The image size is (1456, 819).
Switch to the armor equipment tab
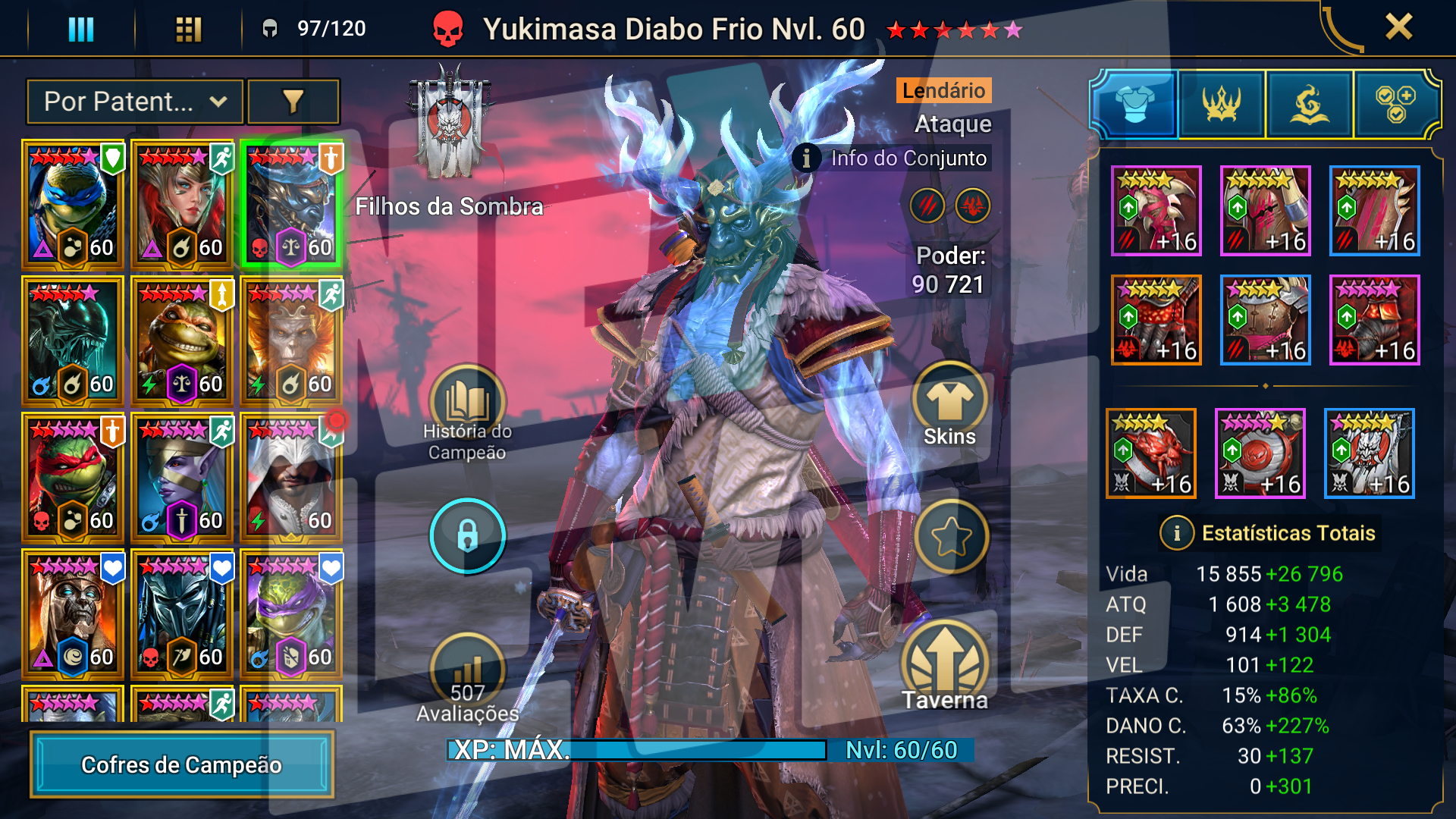(x=1134, y=105)
